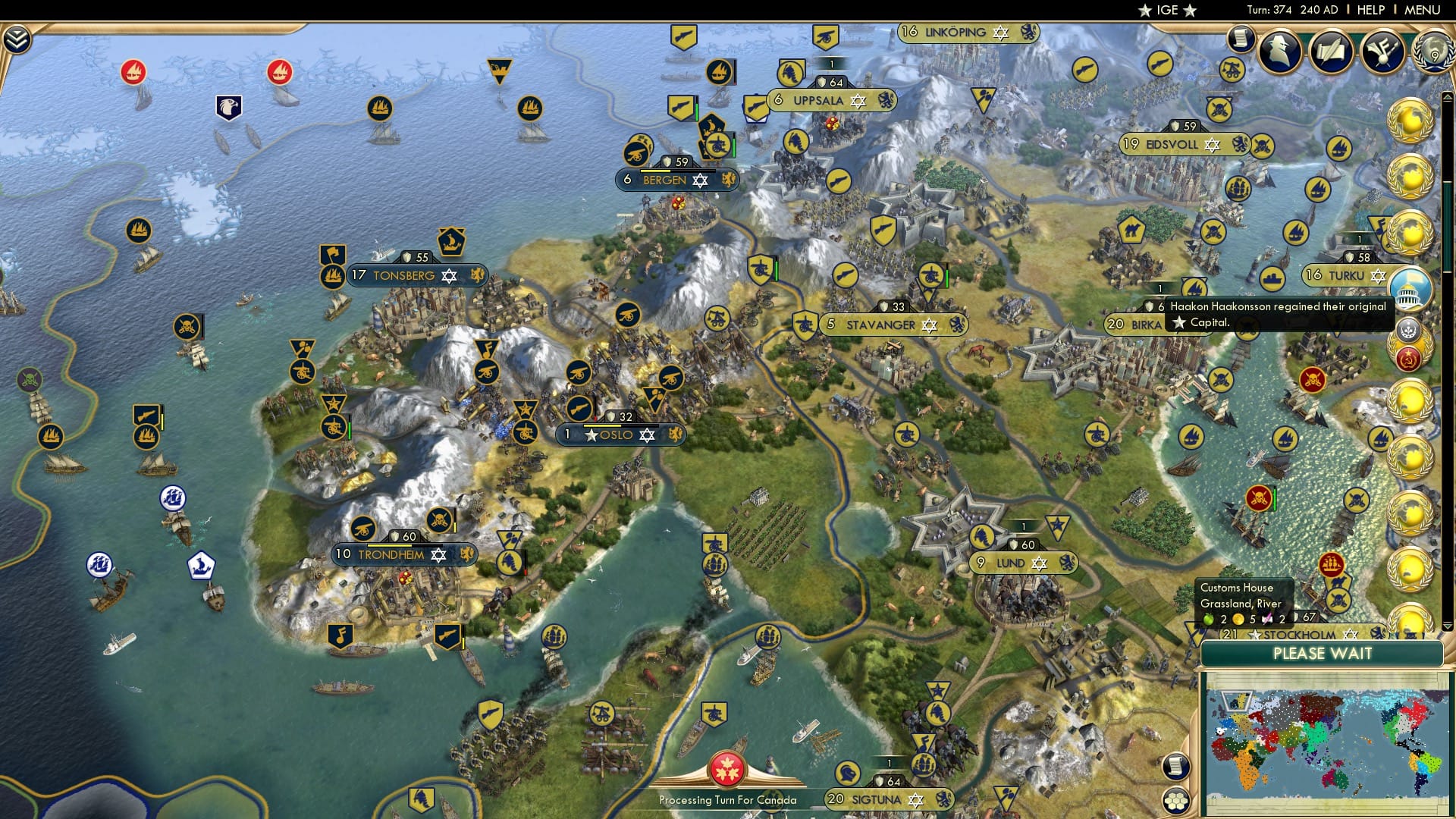Click the PLEASE WAIT banner

click(x=1323, y=654)
